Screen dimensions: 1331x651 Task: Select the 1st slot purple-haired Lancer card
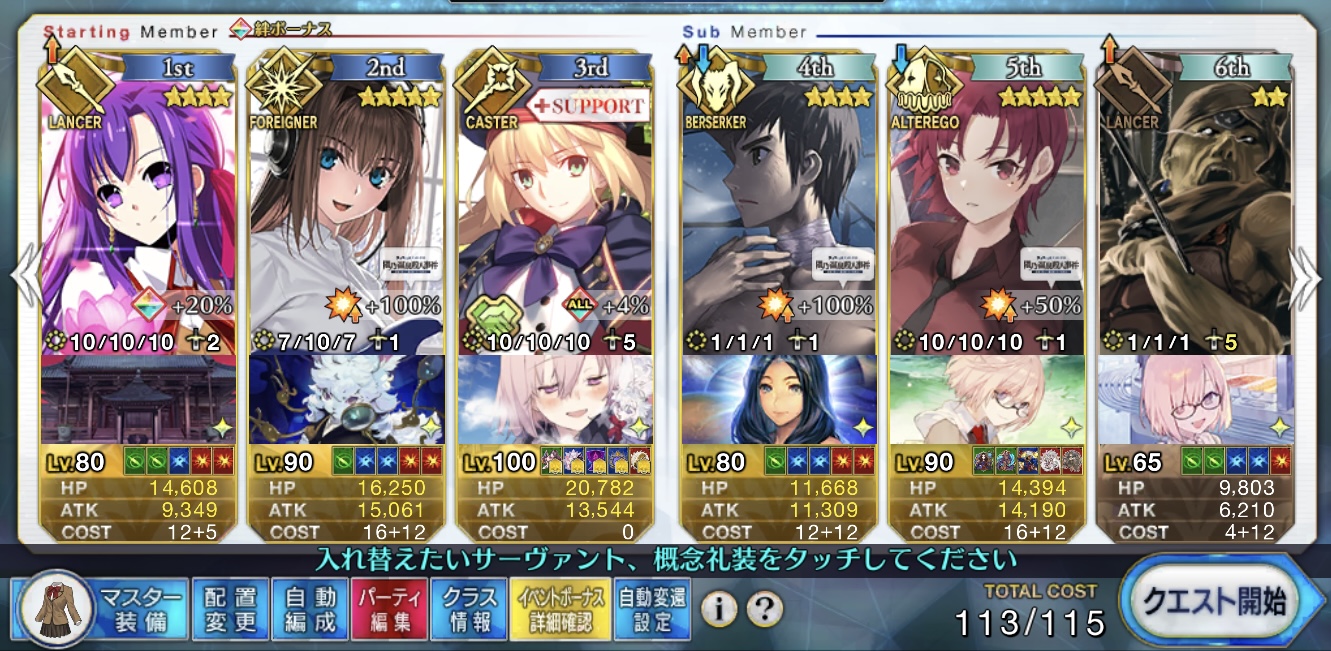[138, 200]
